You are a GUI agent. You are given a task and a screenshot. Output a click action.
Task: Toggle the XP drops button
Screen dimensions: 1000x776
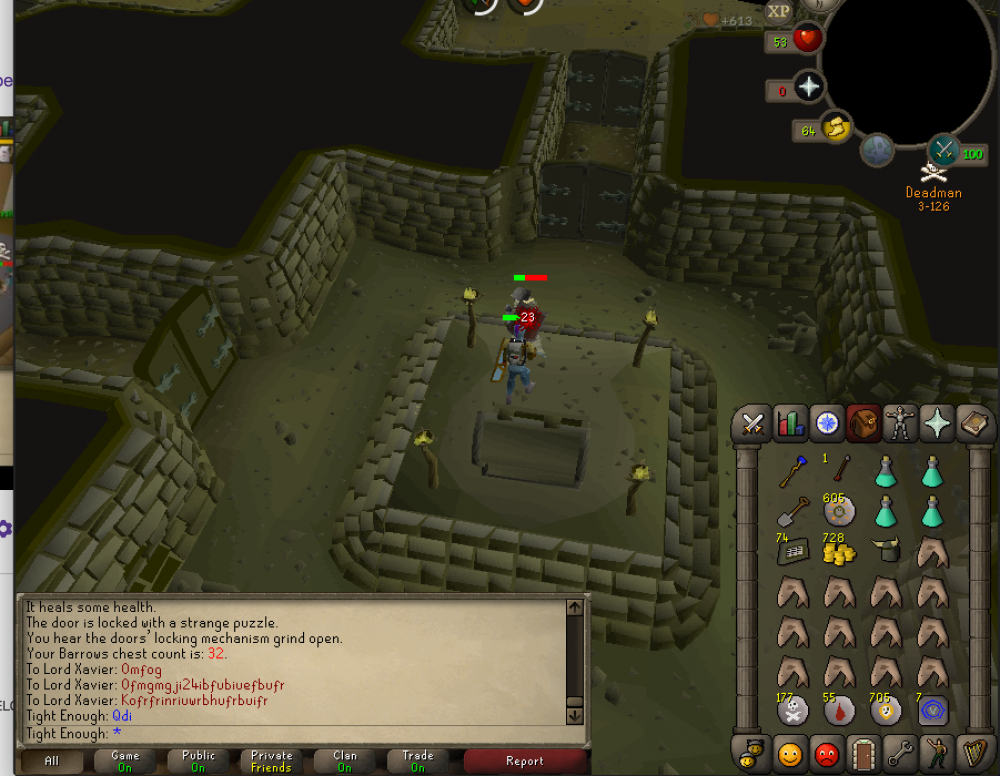click(x=779, y=12)
